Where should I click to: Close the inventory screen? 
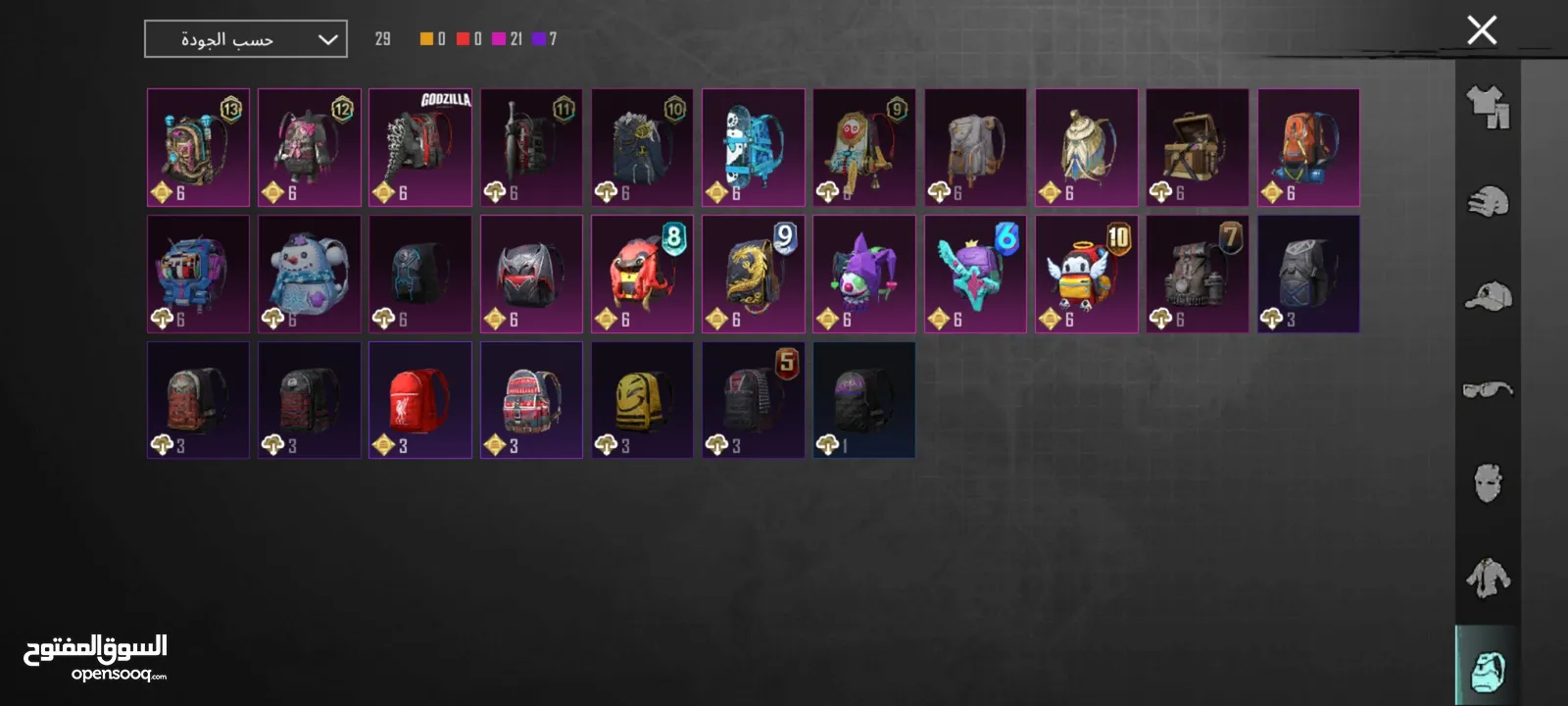tap(1482, 30)
